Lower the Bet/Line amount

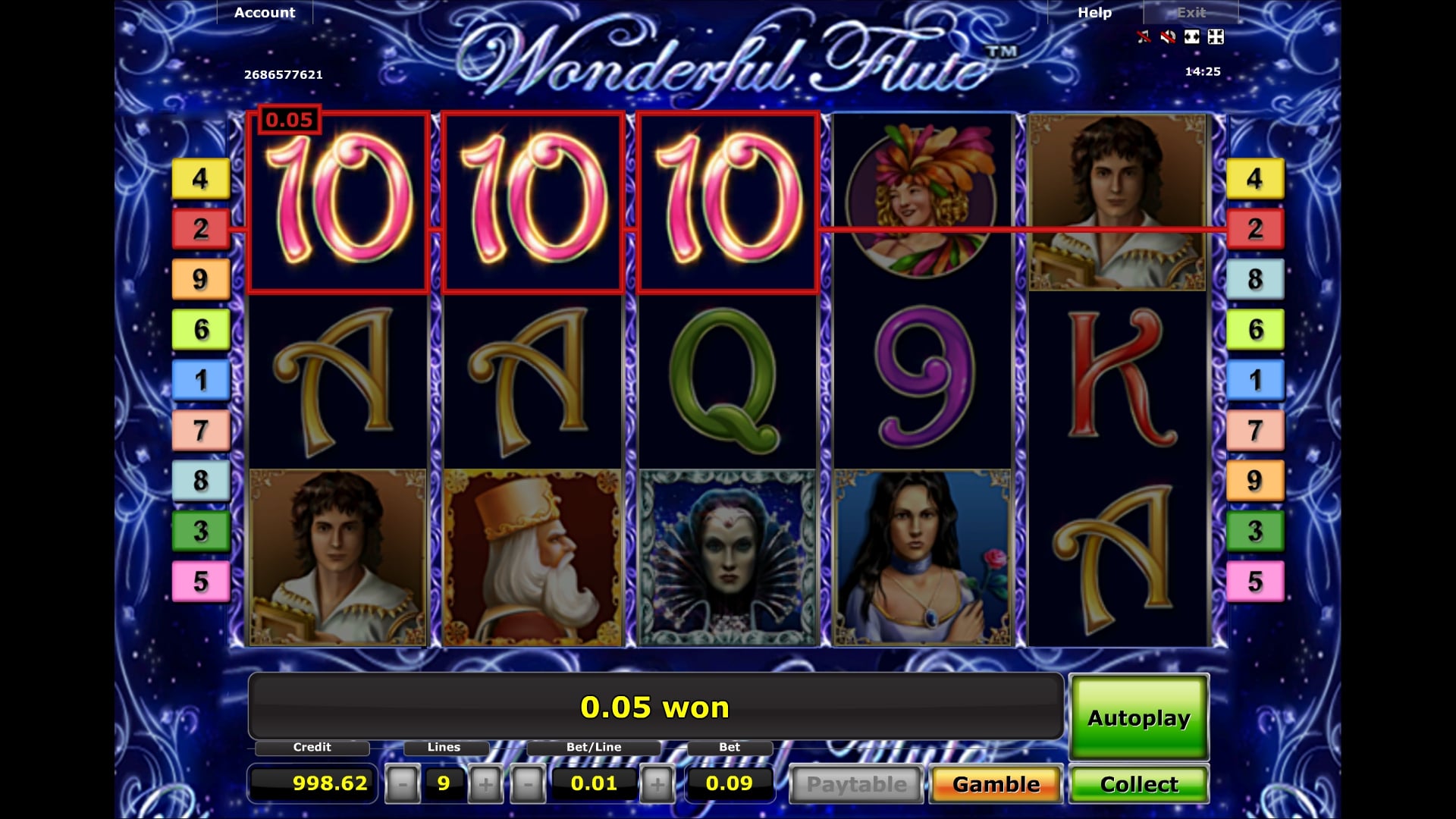coord(528,784)
